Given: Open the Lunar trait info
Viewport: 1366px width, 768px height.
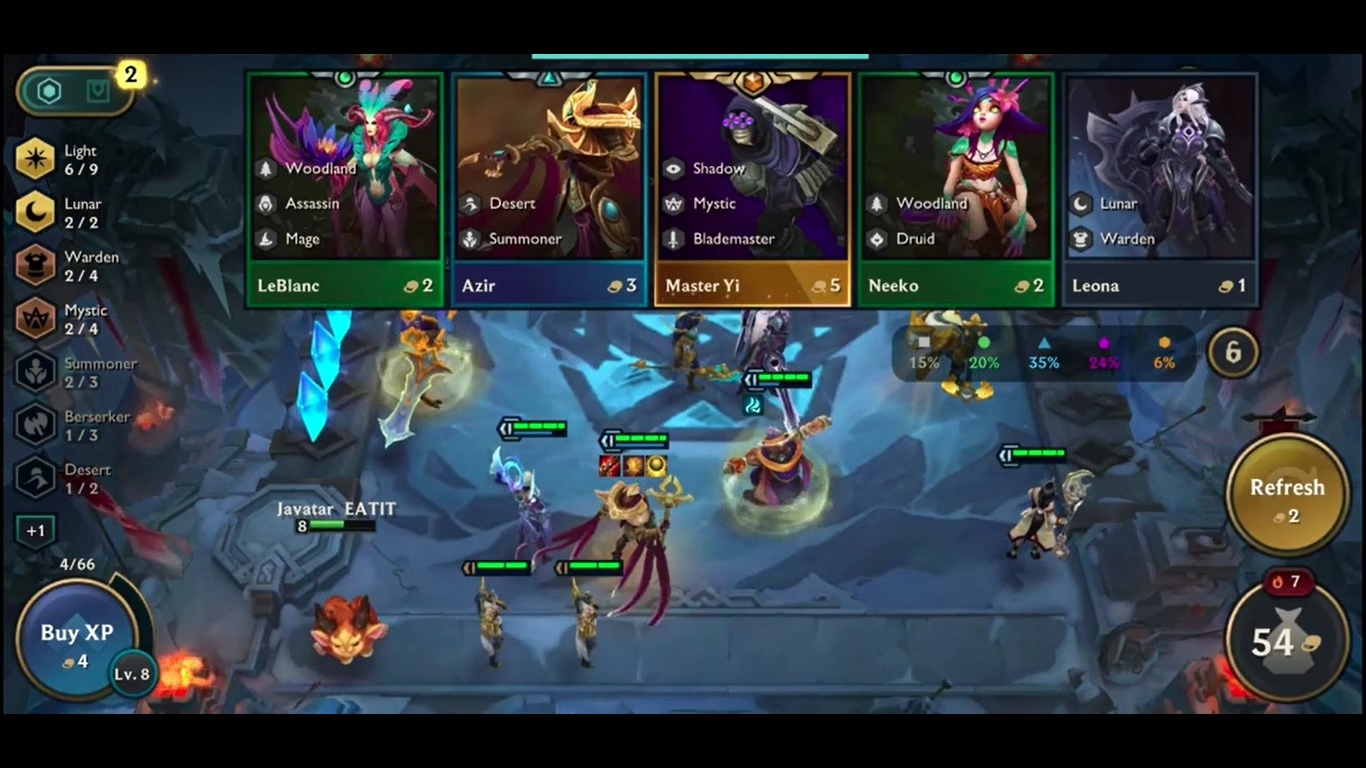Looking at the screenshot, I should 36,212.
